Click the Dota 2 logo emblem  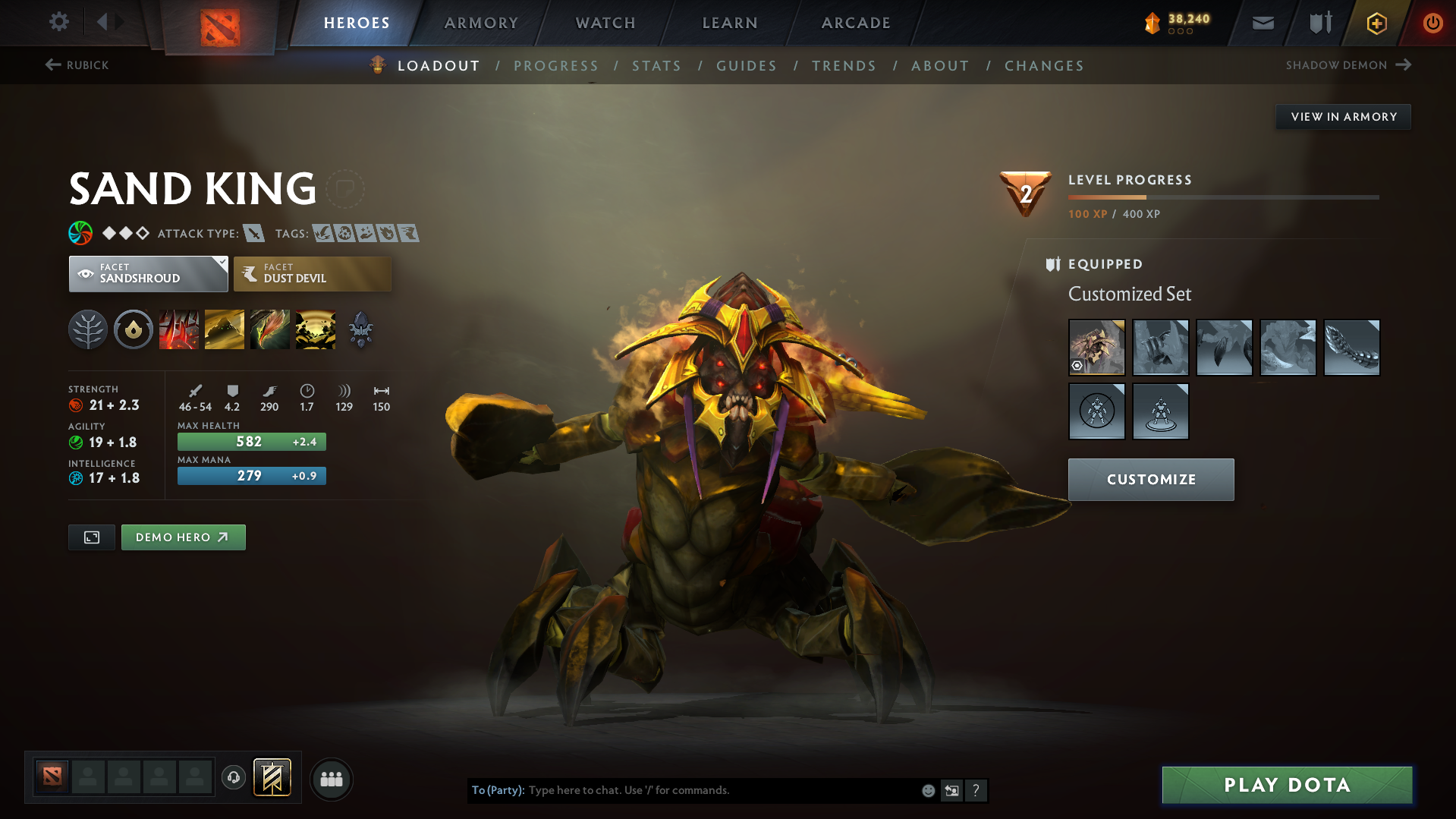click(x=218, y=22)
